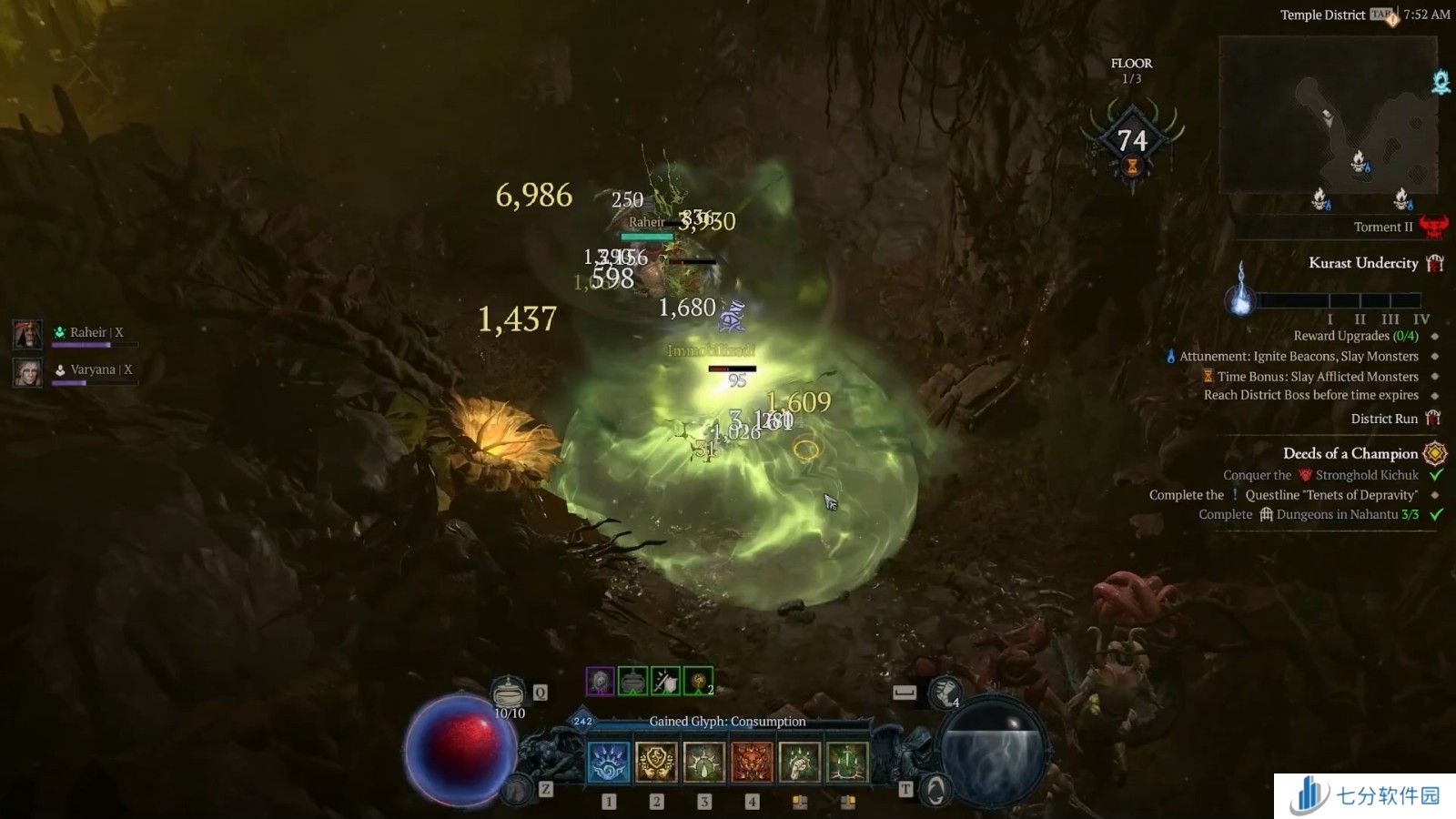Use the boot evade icon

coord(945,693)
